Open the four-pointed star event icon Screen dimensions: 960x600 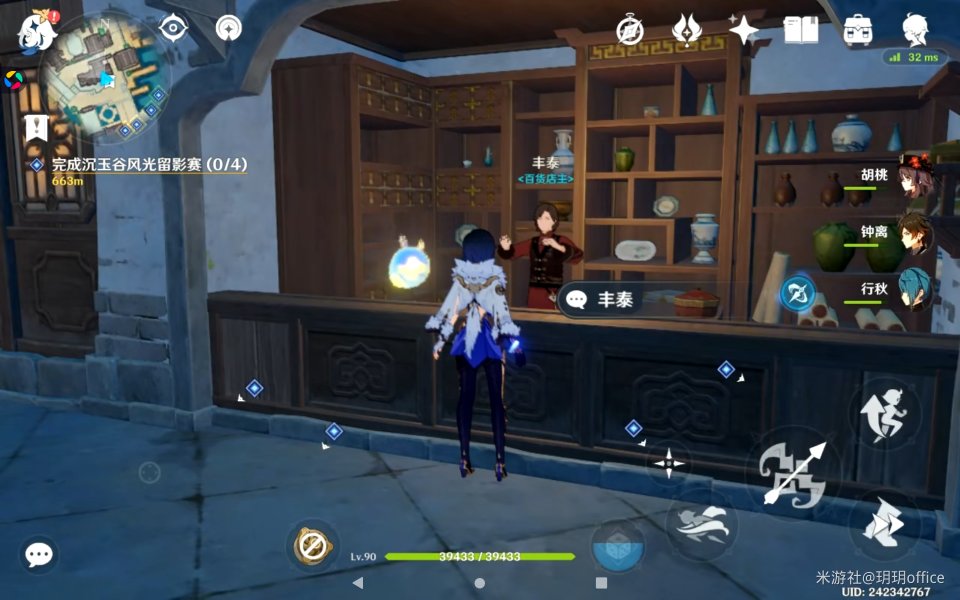[x=744, y=29]
